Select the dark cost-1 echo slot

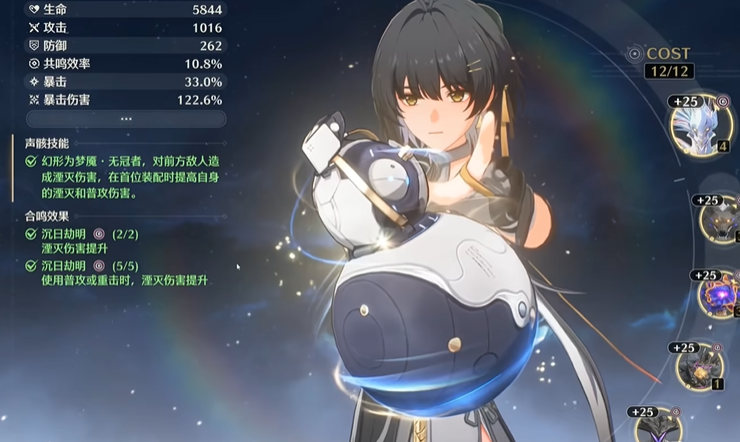click(x=698, y=369)
